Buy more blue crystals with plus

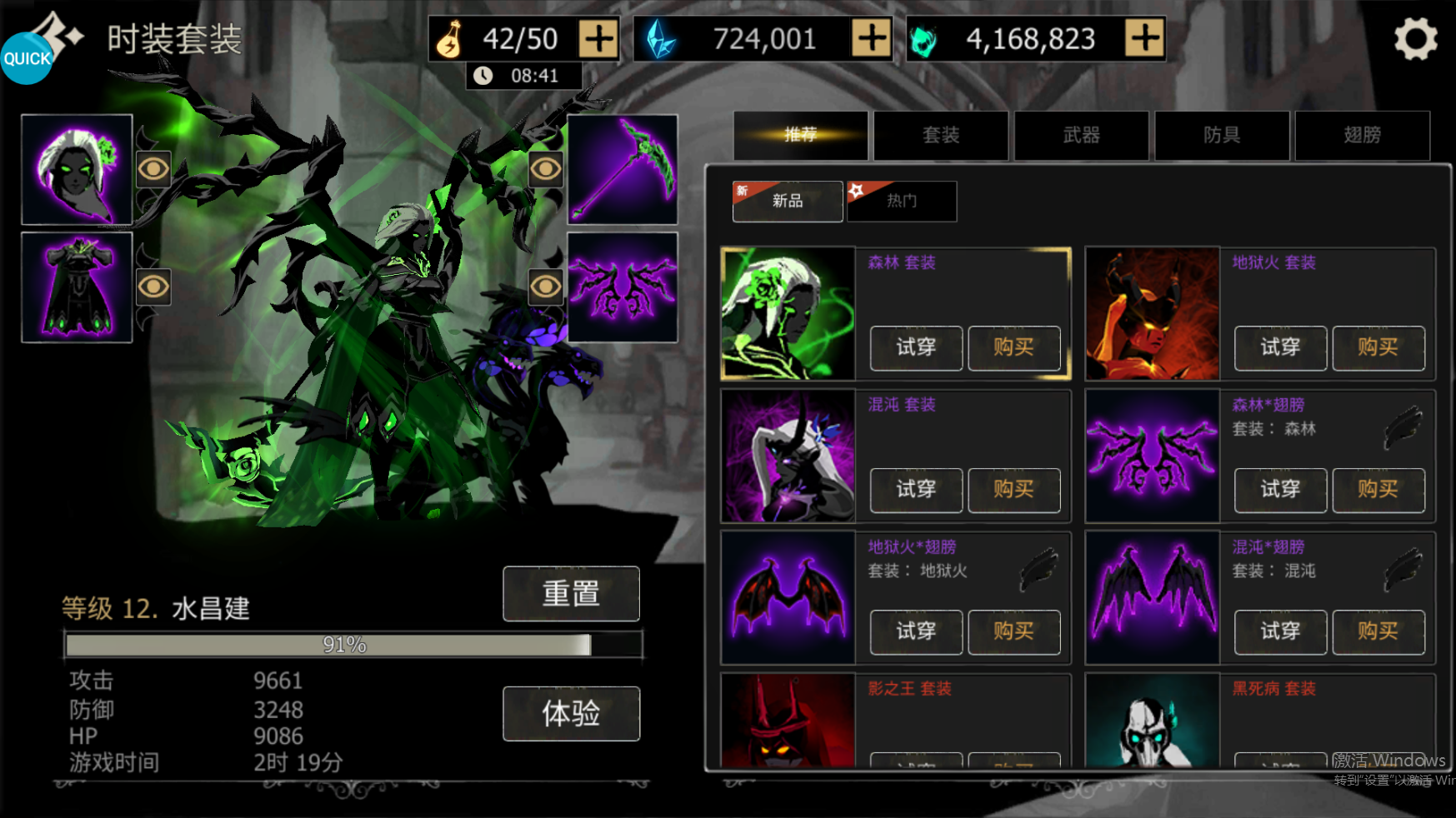coord(871,39)
